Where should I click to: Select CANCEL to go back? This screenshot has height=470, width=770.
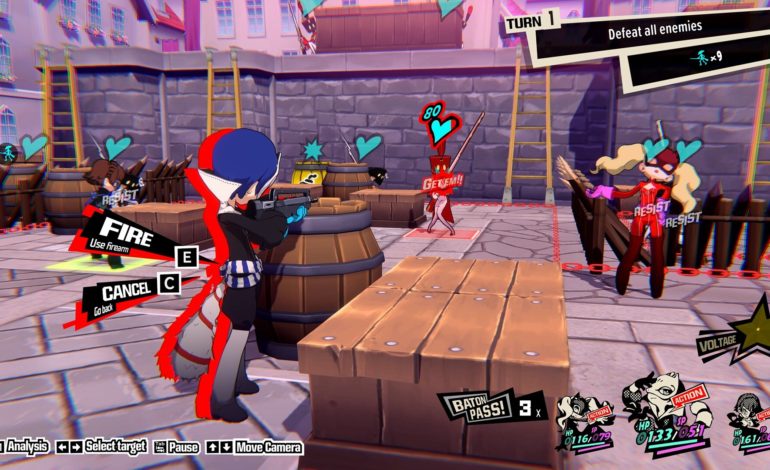click(x=125, y=291)
